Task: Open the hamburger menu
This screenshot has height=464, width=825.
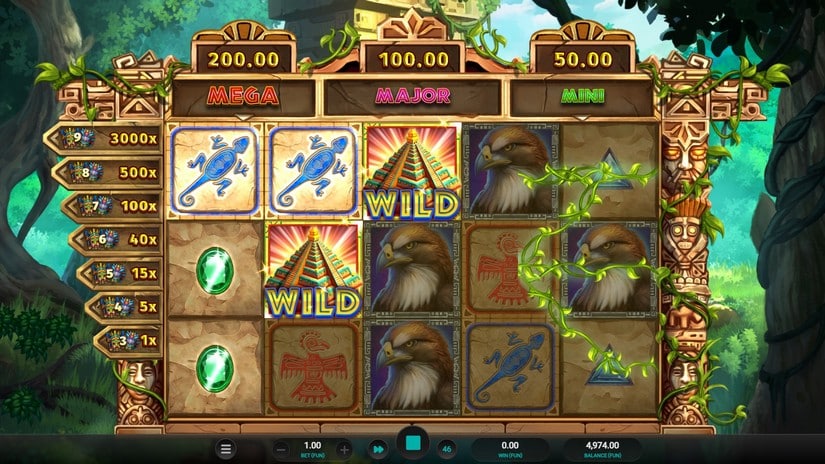Action: coord(227,450)
